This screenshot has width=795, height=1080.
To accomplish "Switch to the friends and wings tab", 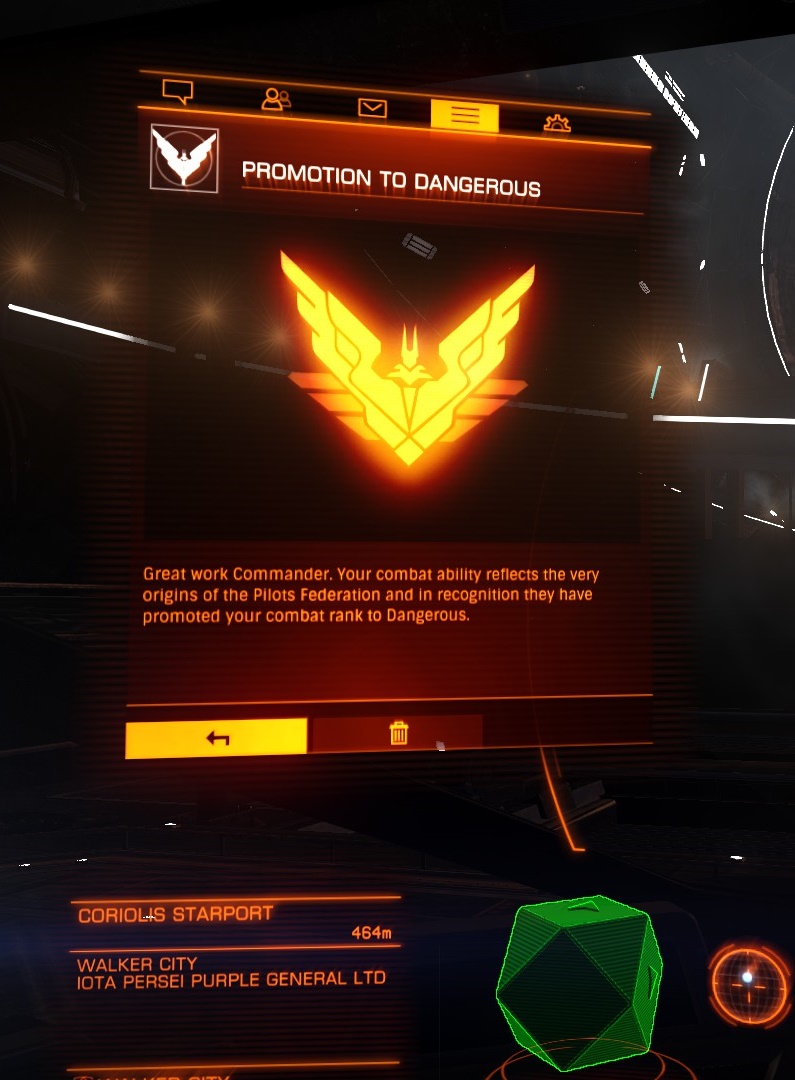I will click(x=275, y=99).
